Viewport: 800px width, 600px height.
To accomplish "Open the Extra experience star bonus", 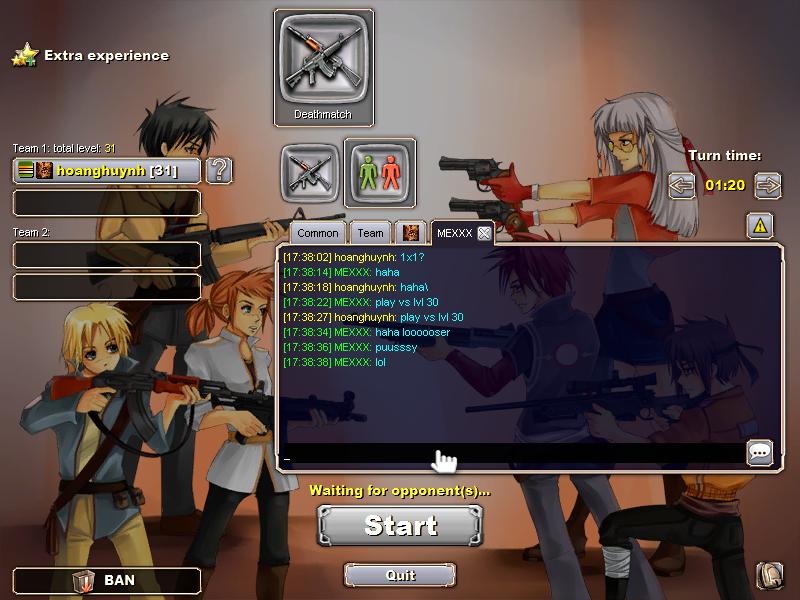I will pos(24,56).
